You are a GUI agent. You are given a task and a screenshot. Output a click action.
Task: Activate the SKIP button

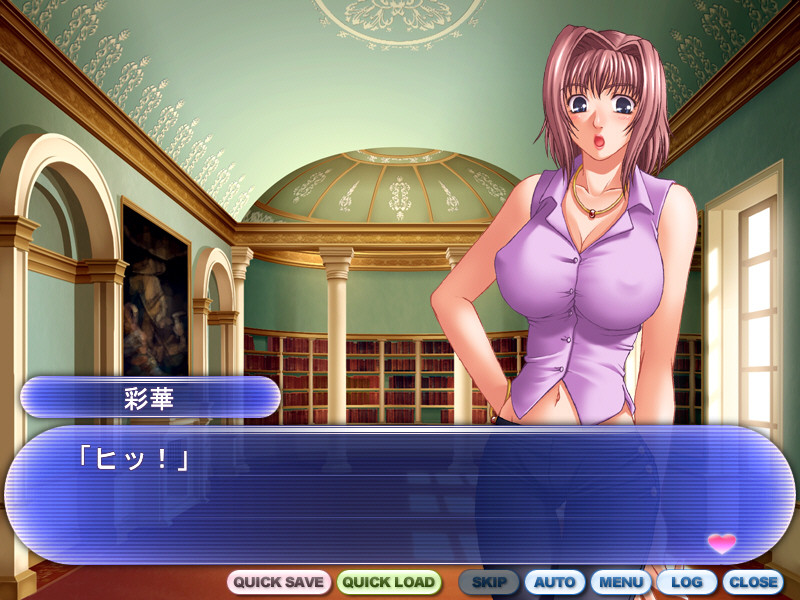(x=489, y=582)
